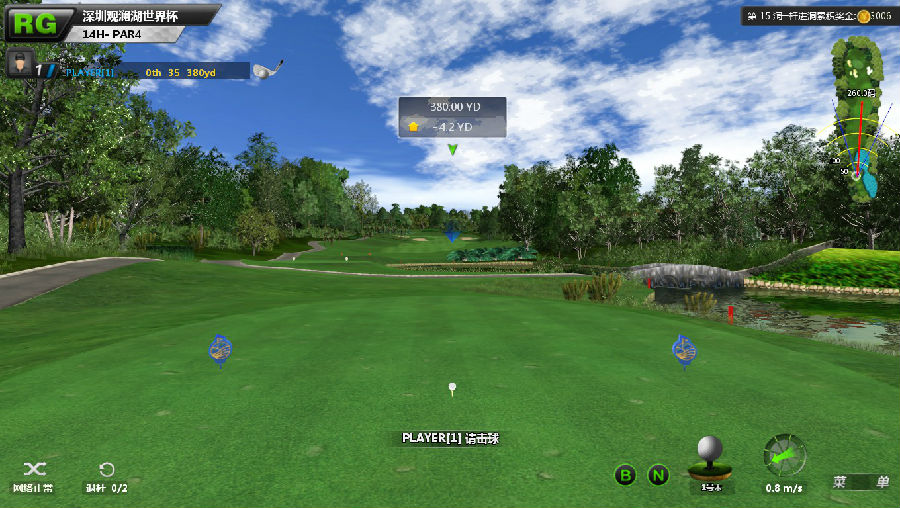This screenshot has width=900, height=508.
Task: Click the green B button
Action: tap(625, 476)
